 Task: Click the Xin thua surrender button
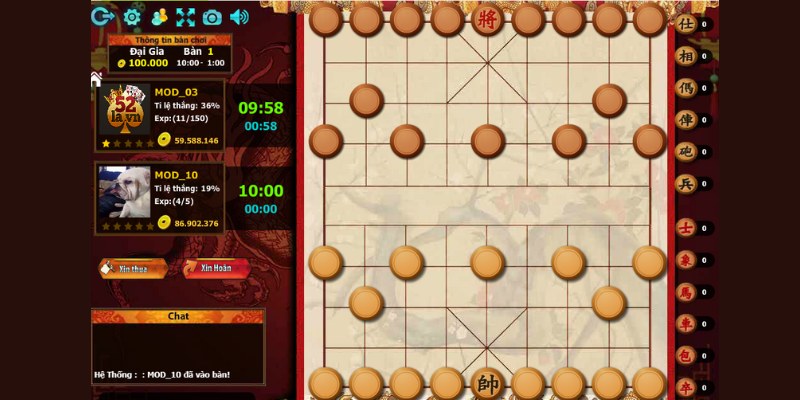[133, 268]
